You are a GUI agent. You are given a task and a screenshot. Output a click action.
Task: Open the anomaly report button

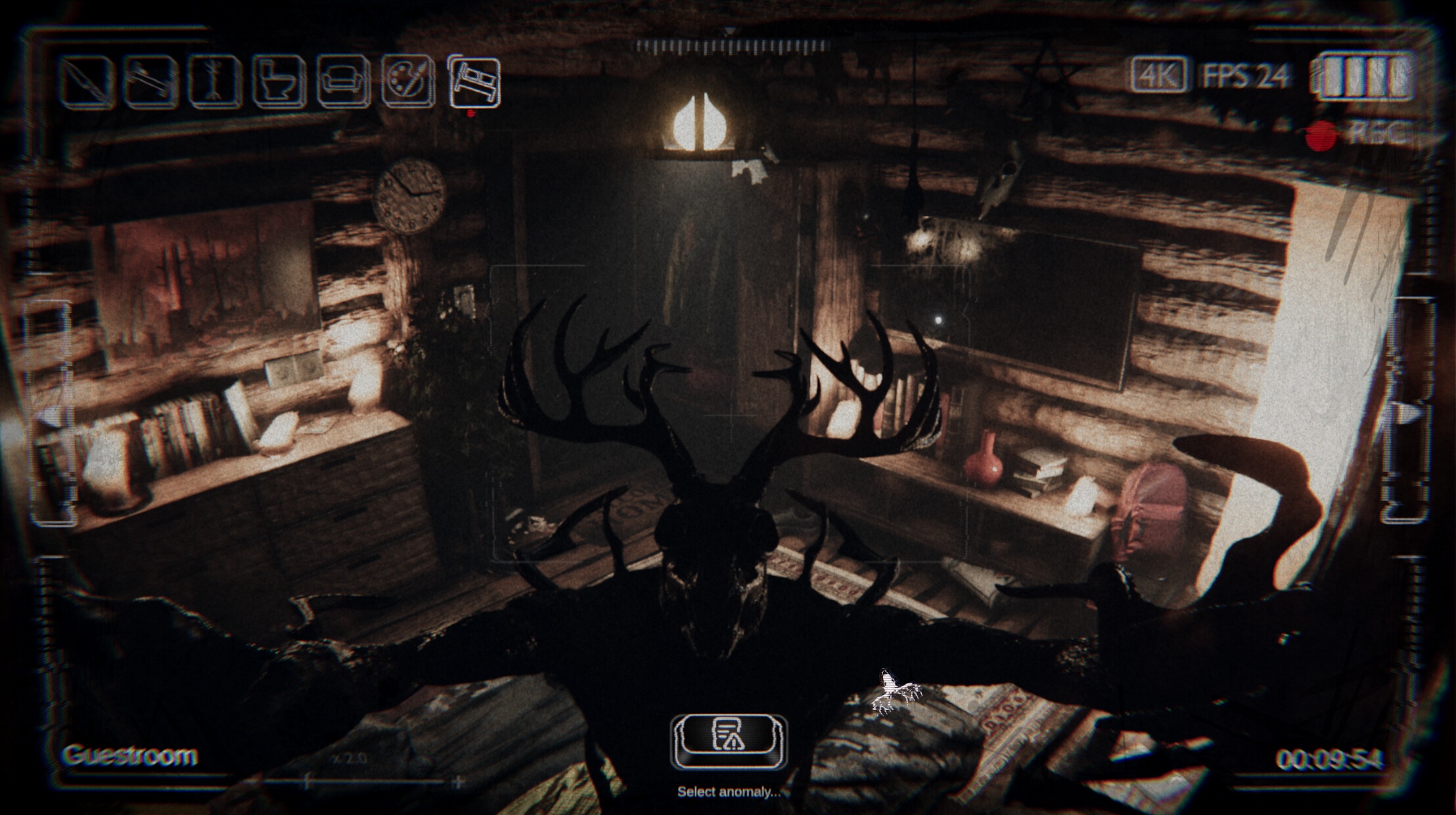[x=728, y=741]
